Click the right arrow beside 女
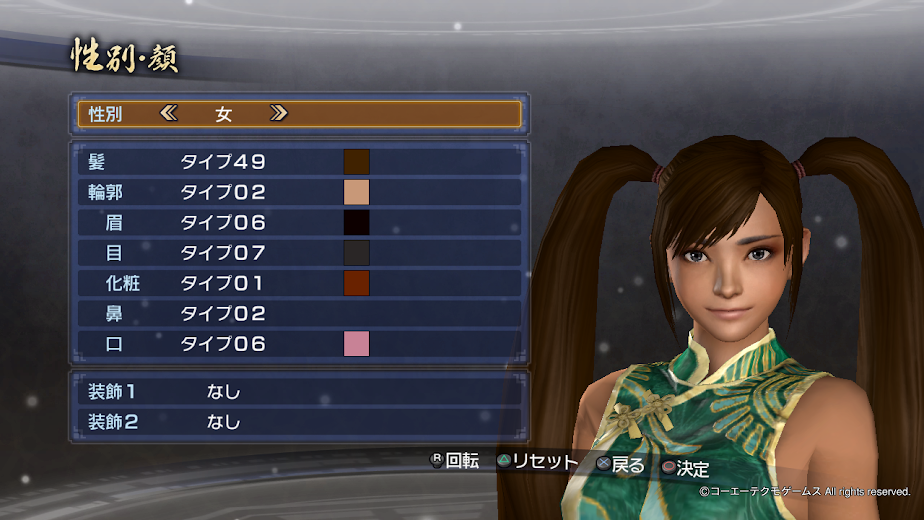Viewport: 924px width, 520px height. click(x=279, y=114)
